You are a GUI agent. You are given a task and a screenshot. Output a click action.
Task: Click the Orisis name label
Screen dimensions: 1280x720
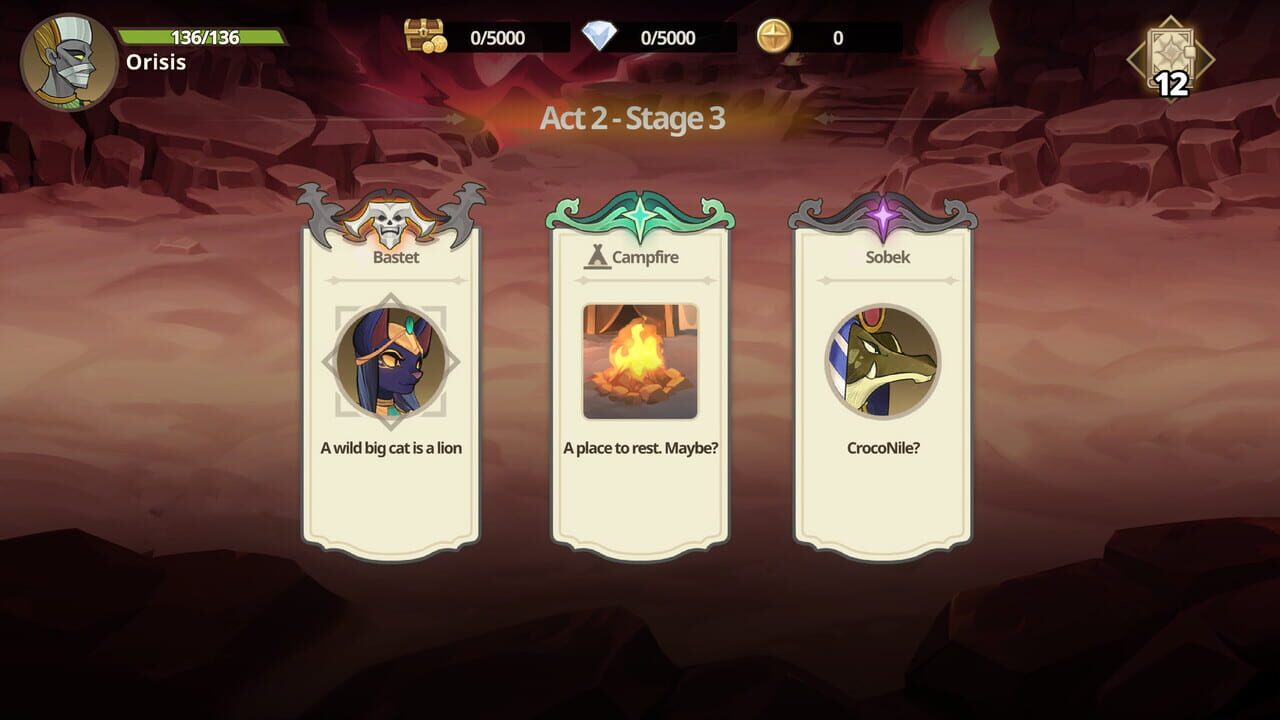(x=157, y=62)
